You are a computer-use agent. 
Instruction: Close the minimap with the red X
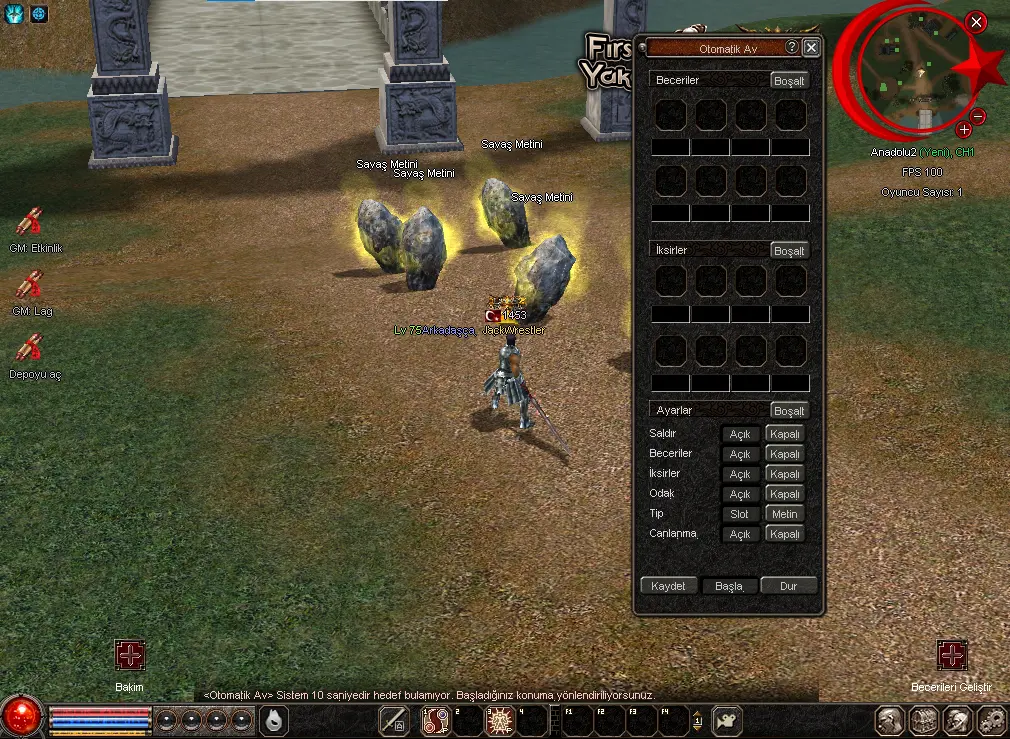[977, 23]
